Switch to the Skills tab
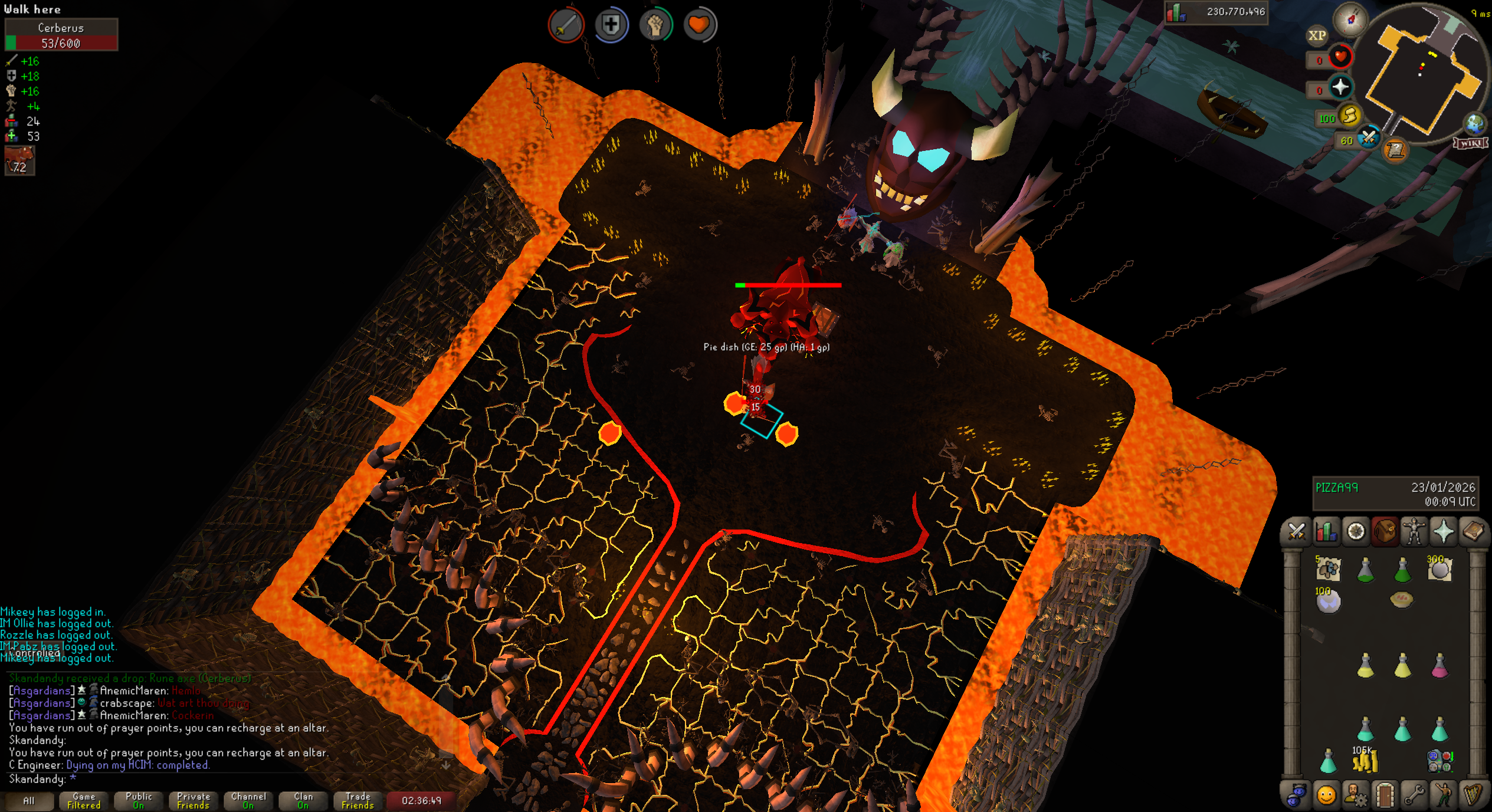The height and width of the screenshot is (812, 1492). 1326,532
